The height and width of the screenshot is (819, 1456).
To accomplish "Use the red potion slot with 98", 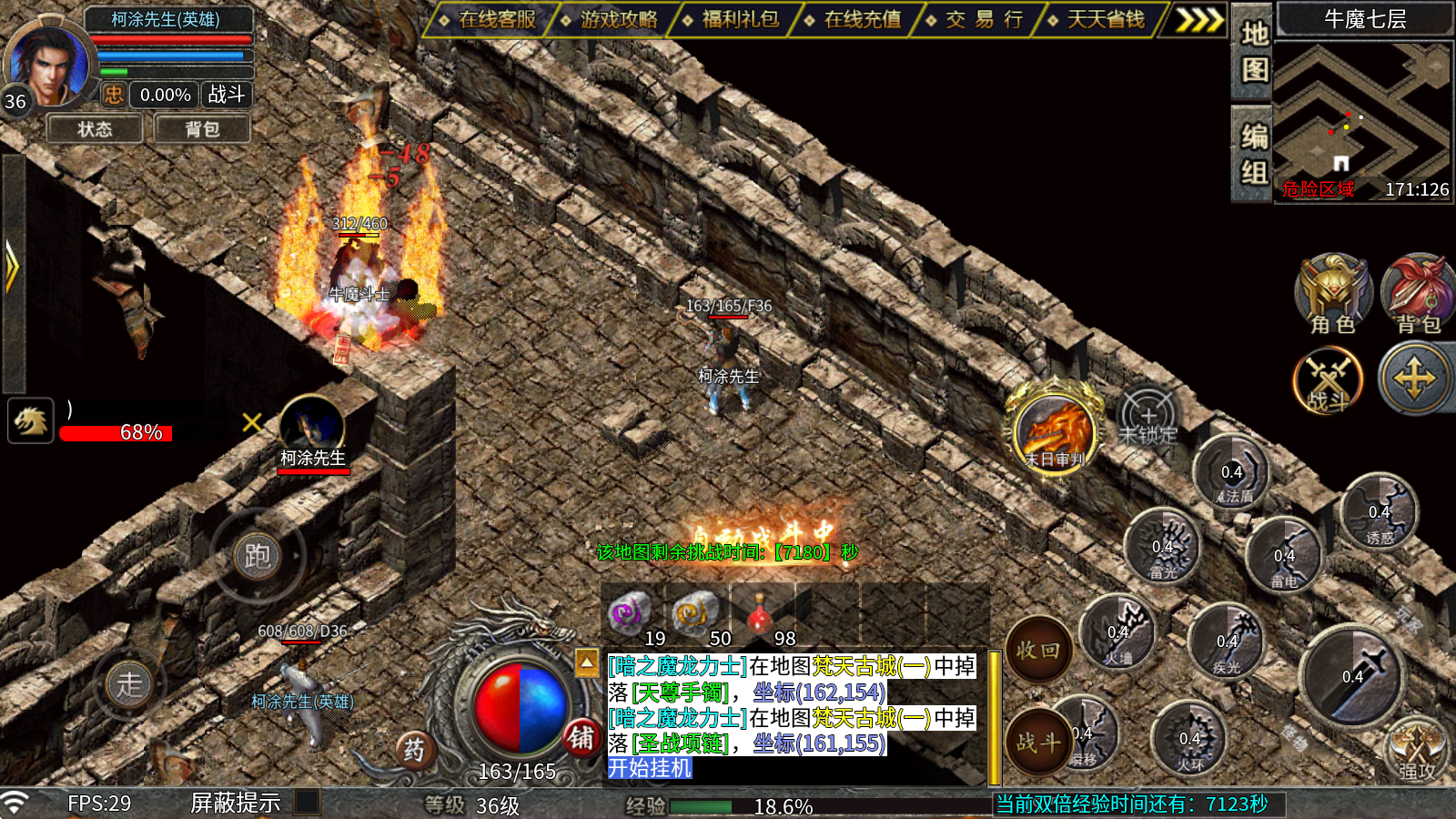I will [x=761, y=615].
